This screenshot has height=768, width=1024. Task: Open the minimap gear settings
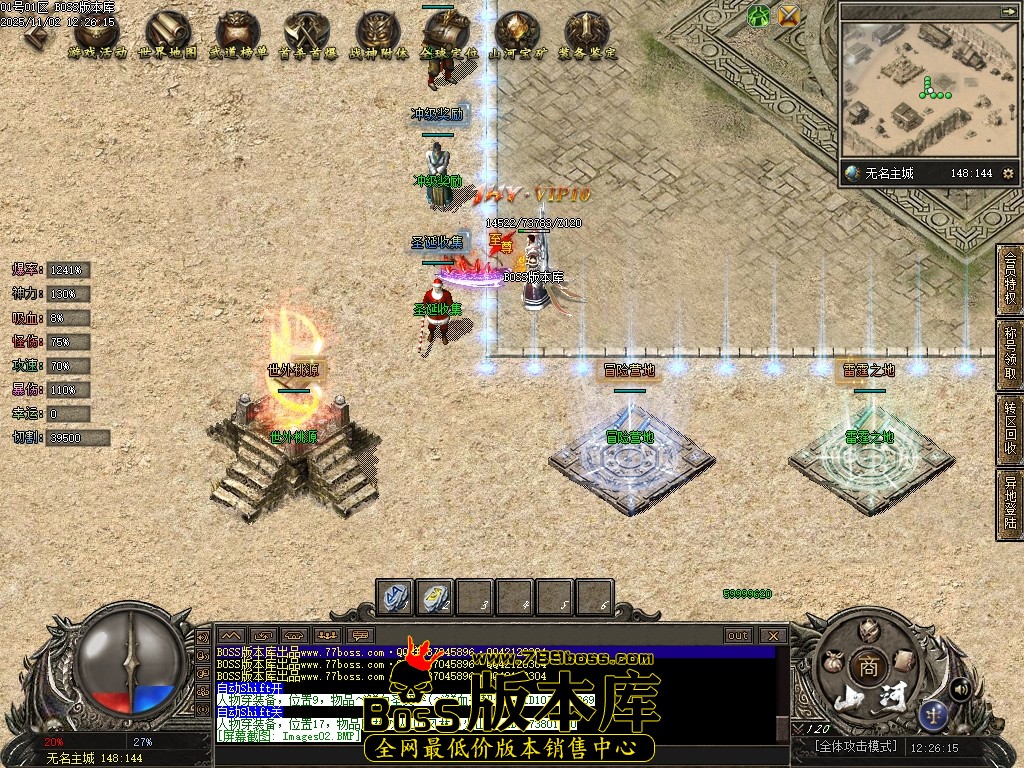pyautogui.click(x=1008, y=173)
